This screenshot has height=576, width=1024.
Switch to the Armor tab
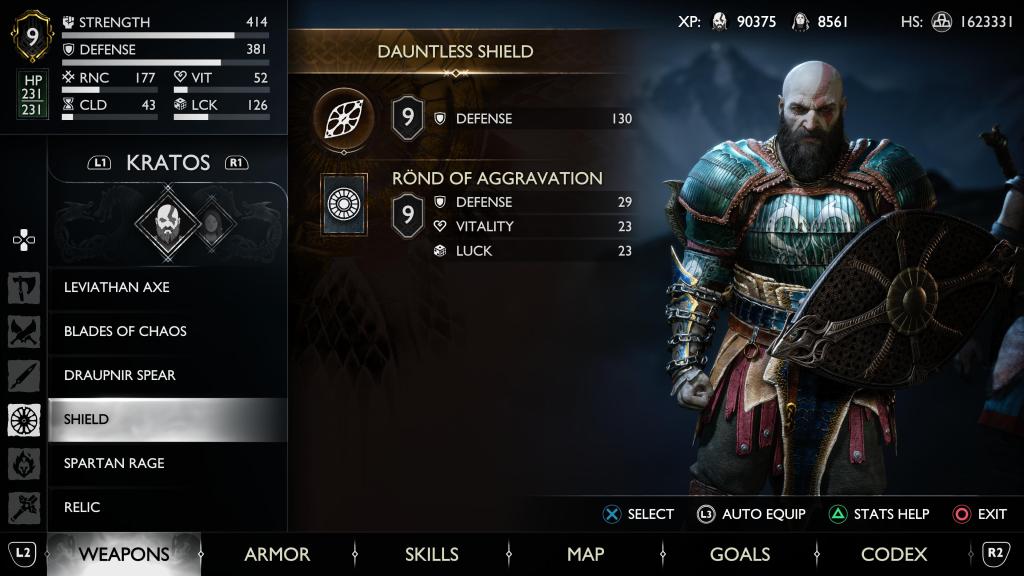coord(277,554)
